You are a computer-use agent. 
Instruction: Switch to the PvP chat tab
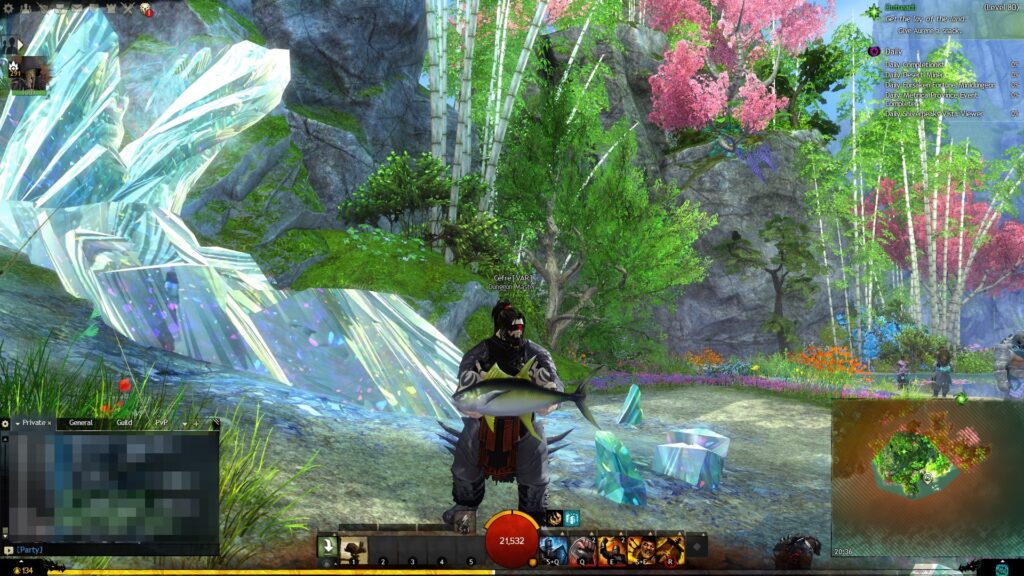161,423
